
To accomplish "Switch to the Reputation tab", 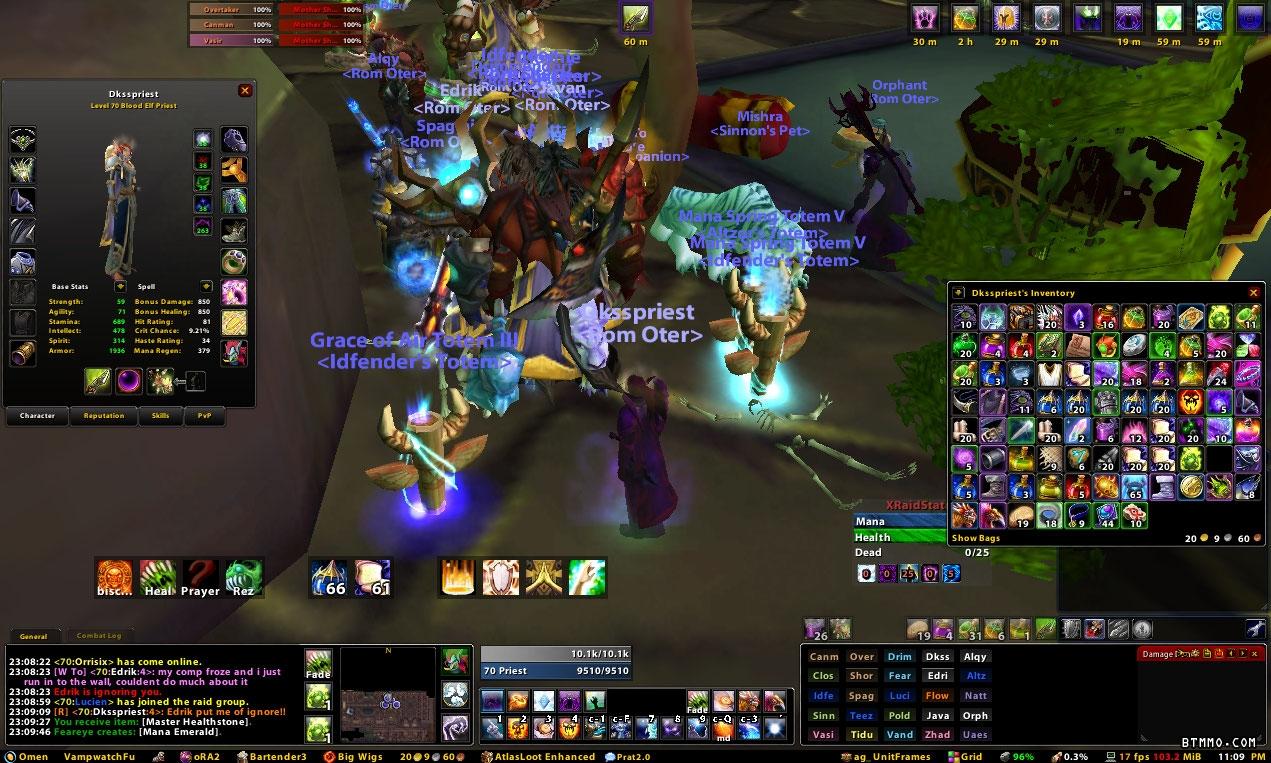I will tap(104, 416).
